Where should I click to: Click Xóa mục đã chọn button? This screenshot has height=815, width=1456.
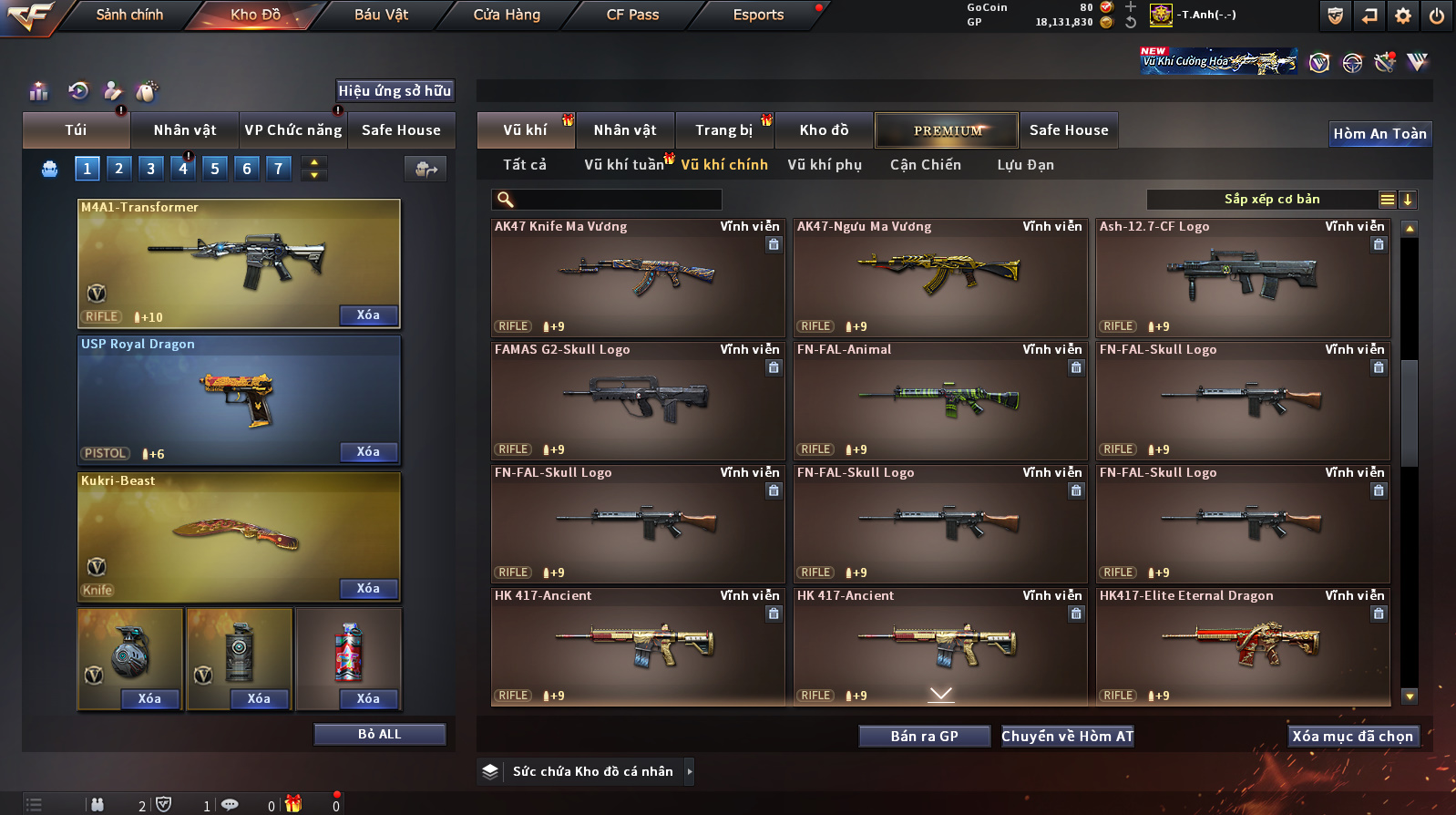click(1352, 737)
